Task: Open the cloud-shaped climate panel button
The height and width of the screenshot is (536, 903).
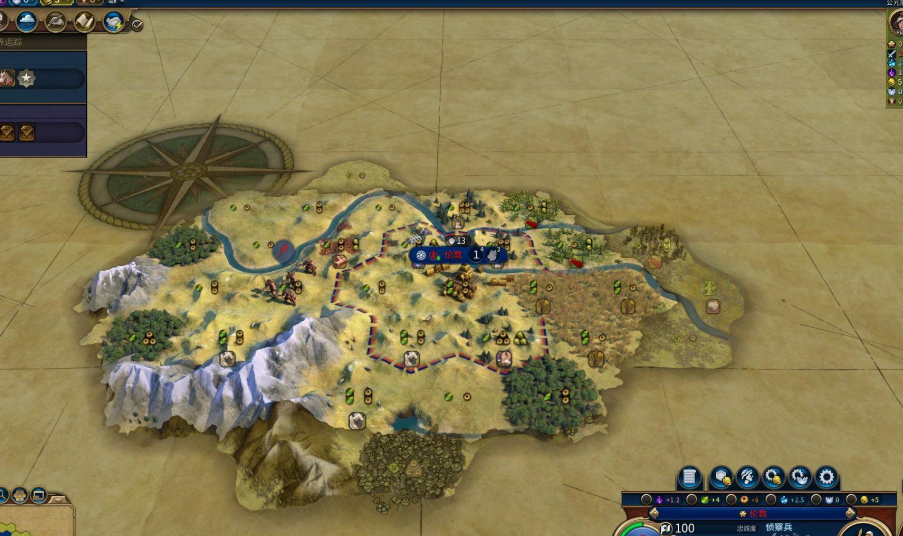Action: pos(27,20)
